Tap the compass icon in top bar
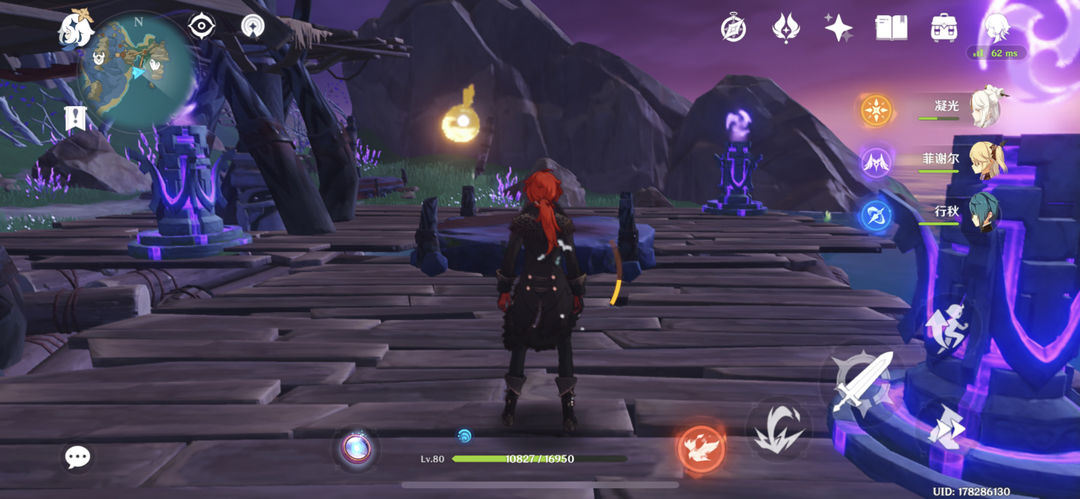This screenshot has width=1080, height=499. [733, 28]
